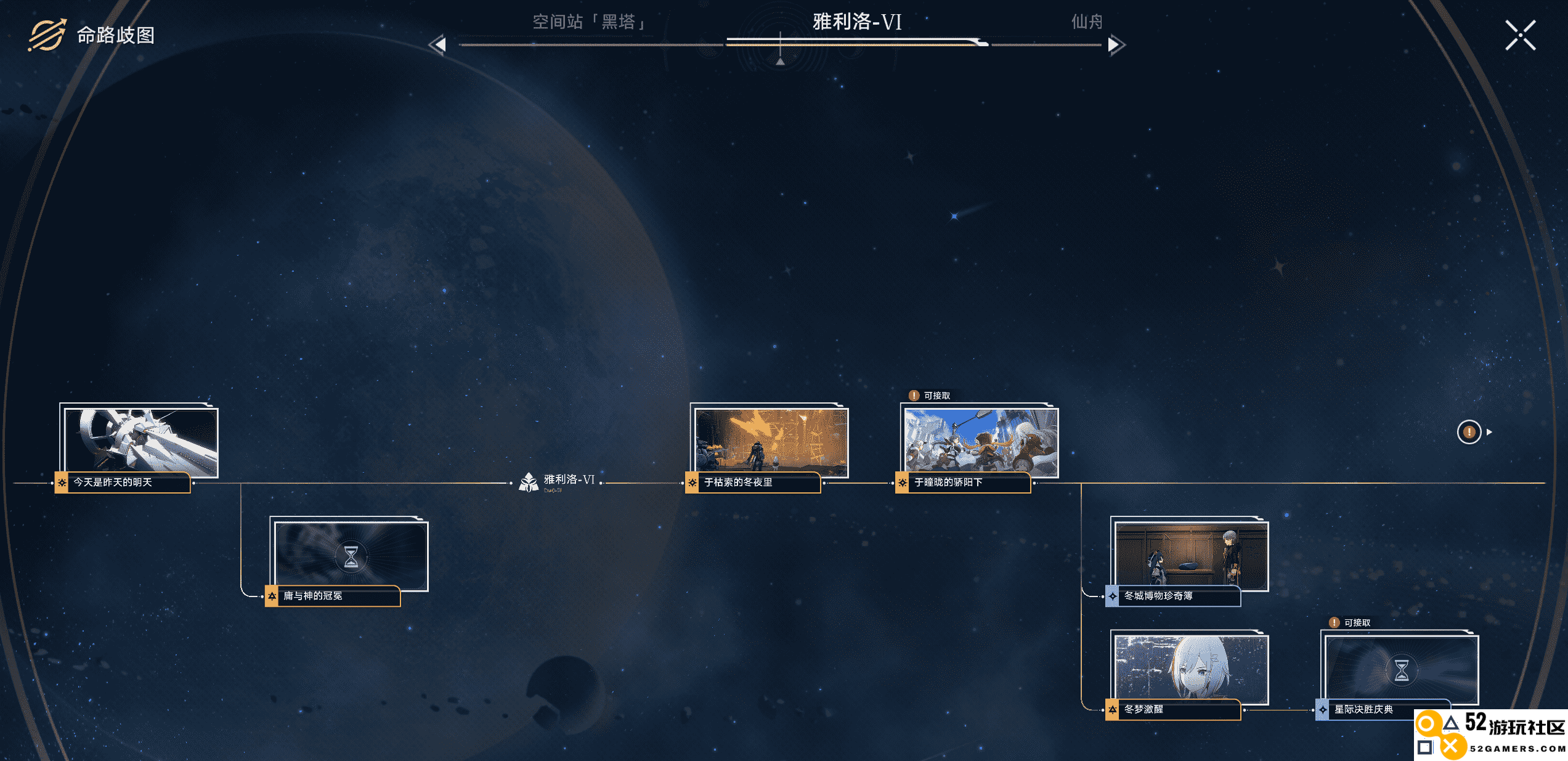Click the right arrow to view next world

1116,45
